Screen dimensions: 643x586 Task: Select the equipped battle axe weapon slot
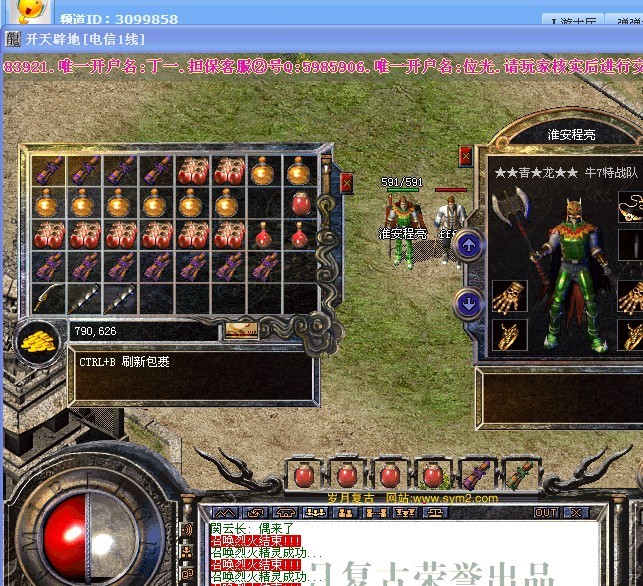click(509, 208)
